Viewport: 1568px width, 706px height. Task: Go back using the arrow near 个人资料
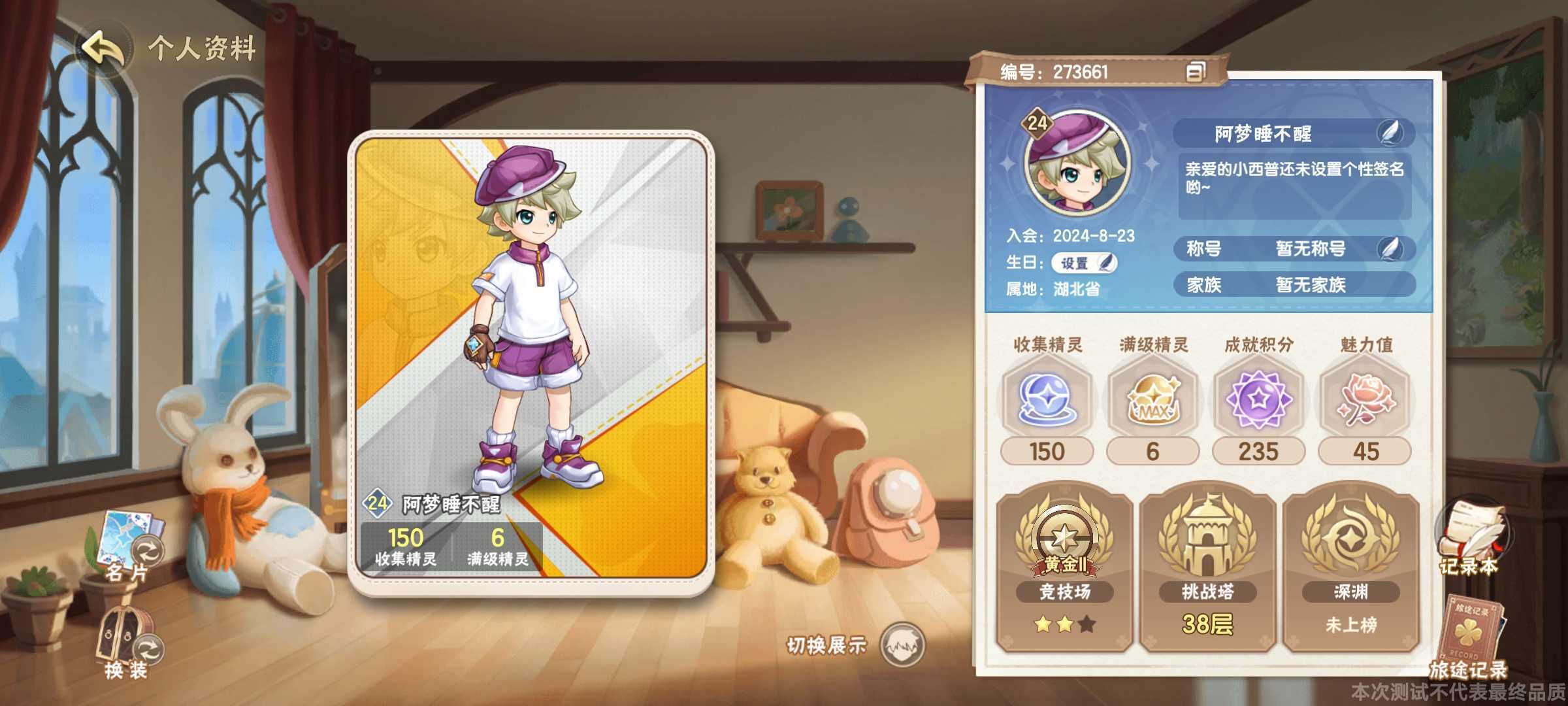[103, 45]
